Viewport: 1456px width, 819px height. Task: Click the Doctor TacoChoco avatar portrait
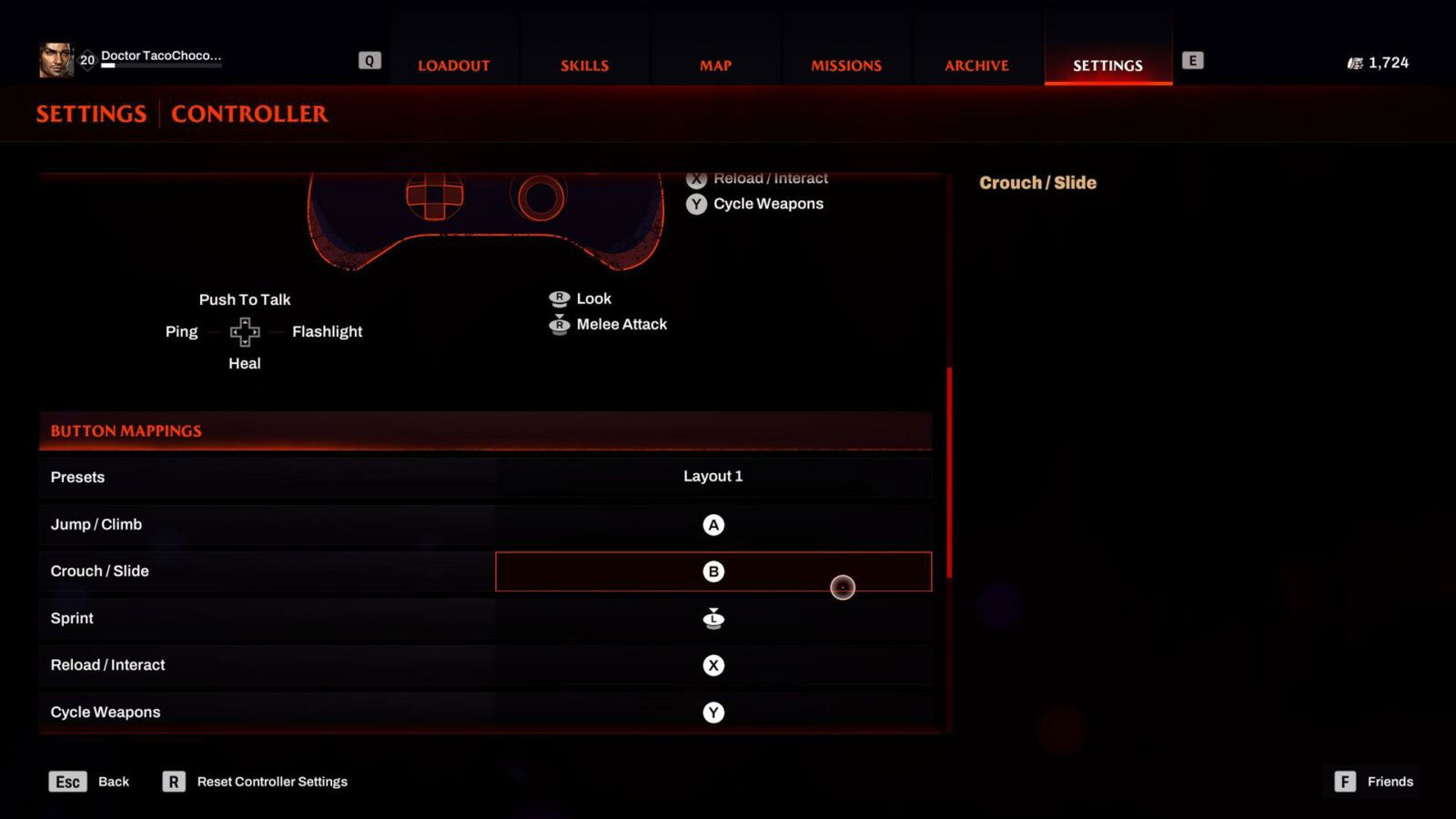[x=57, y=60]
